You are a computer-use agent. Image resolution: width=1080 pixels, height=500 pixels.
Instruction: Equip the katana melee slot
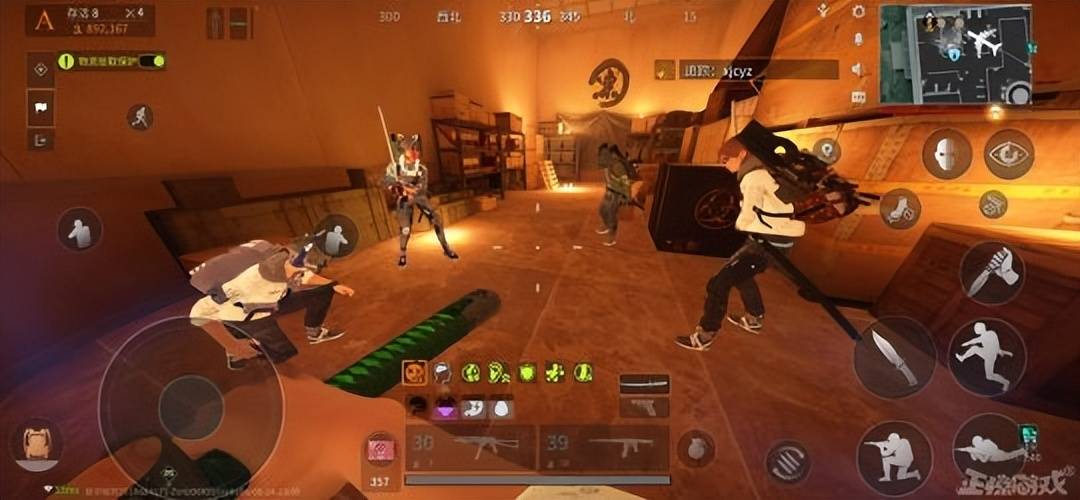643,383
